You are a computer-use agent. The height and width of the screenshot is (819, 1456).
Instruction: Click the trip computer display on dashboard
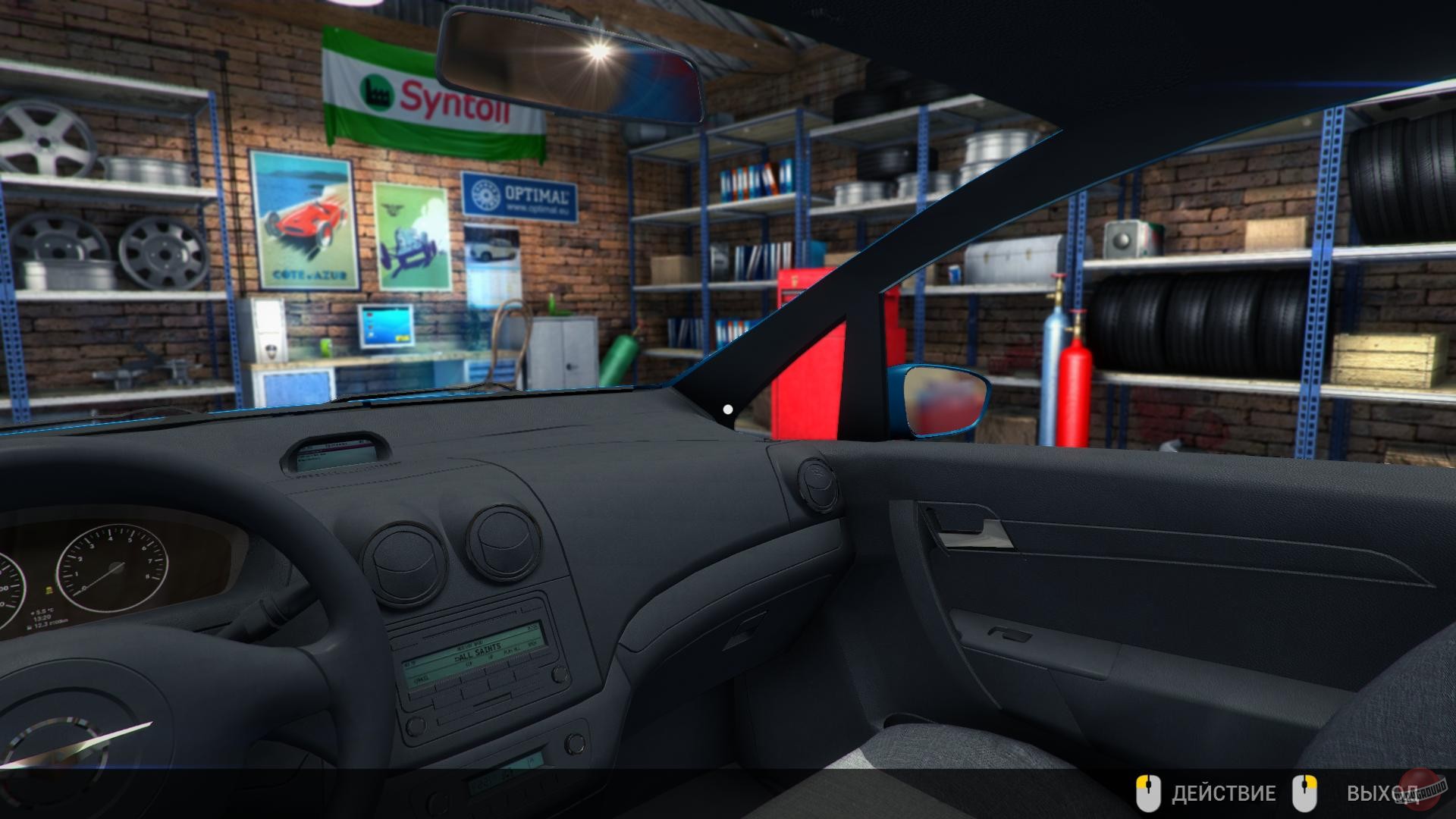click(x=334, y=451)
